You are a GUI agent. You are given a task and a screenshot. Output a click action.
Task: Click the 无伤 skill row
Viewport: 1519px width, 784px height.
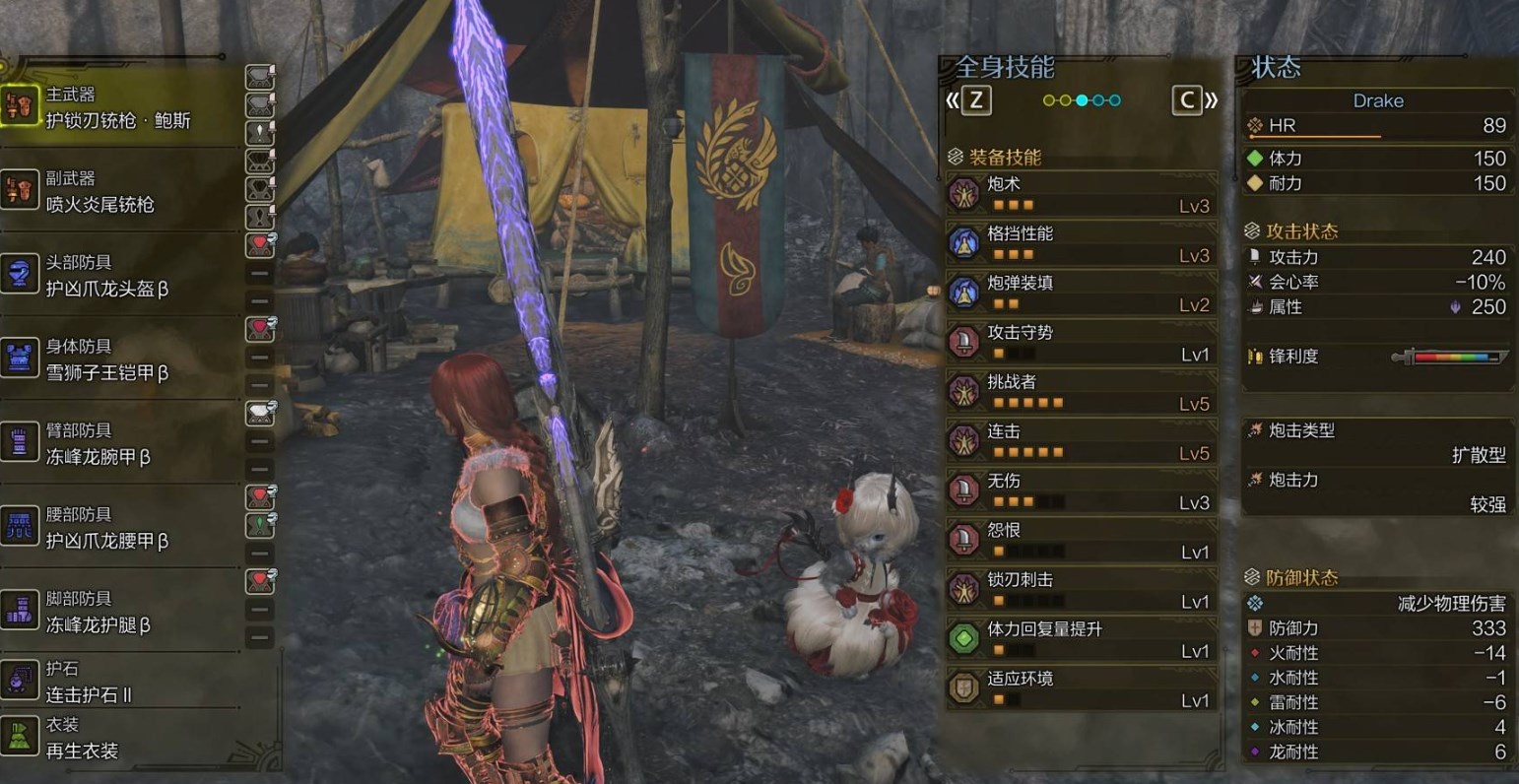click(x=1081, y=490)
